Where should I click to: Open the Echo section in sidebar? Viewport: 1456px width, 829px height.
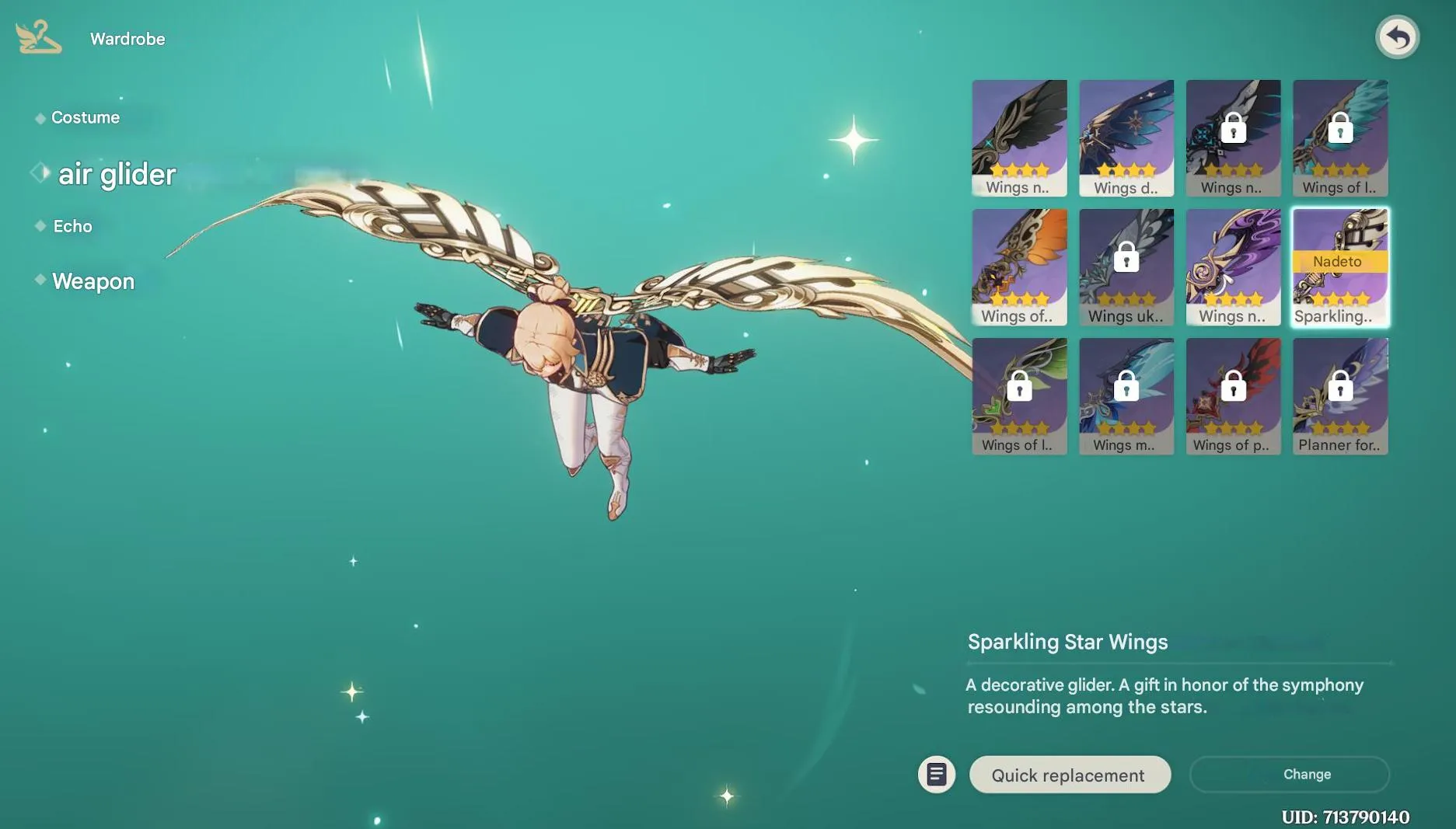[72, 226]
